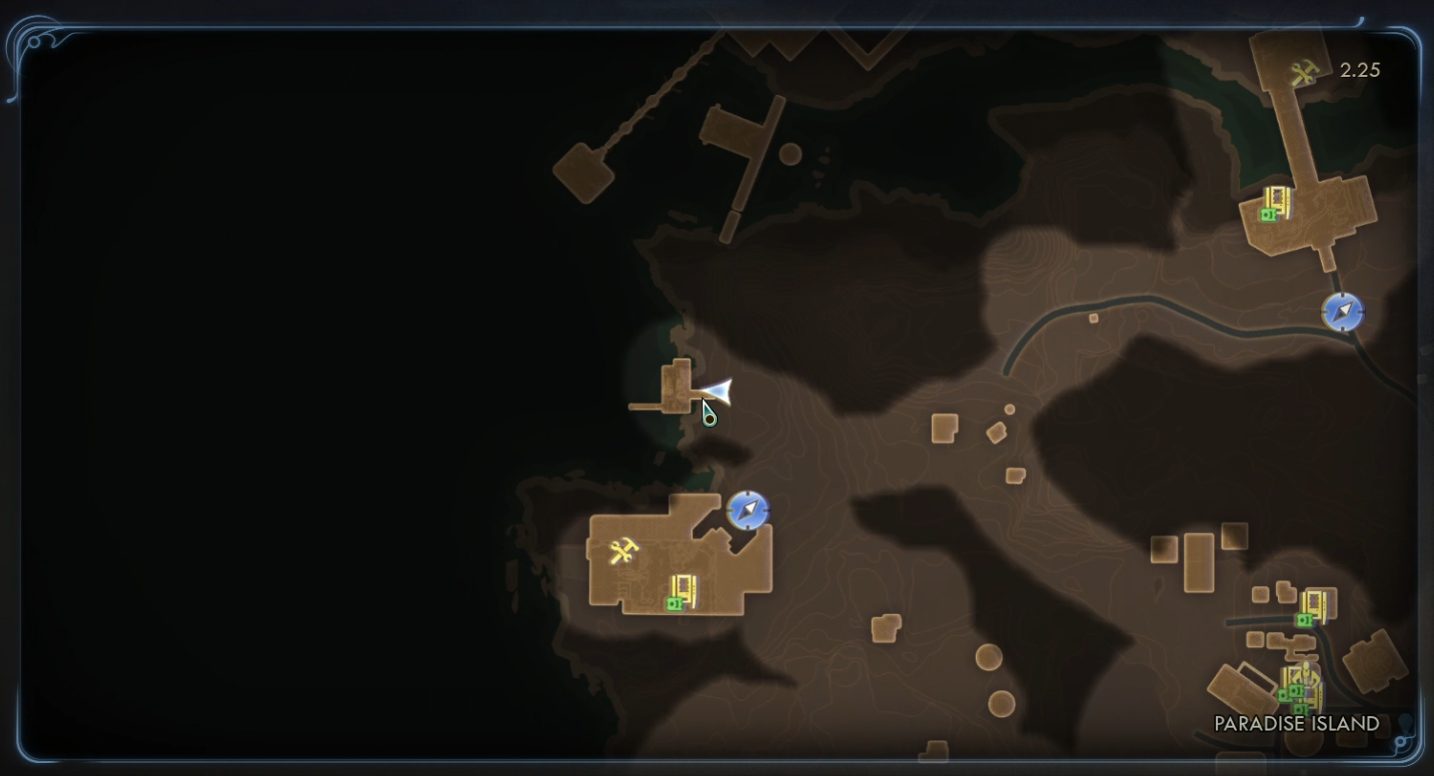
Task: Select the crossed tools marker beside the 2.25 readout
Action: point(1303,73)
